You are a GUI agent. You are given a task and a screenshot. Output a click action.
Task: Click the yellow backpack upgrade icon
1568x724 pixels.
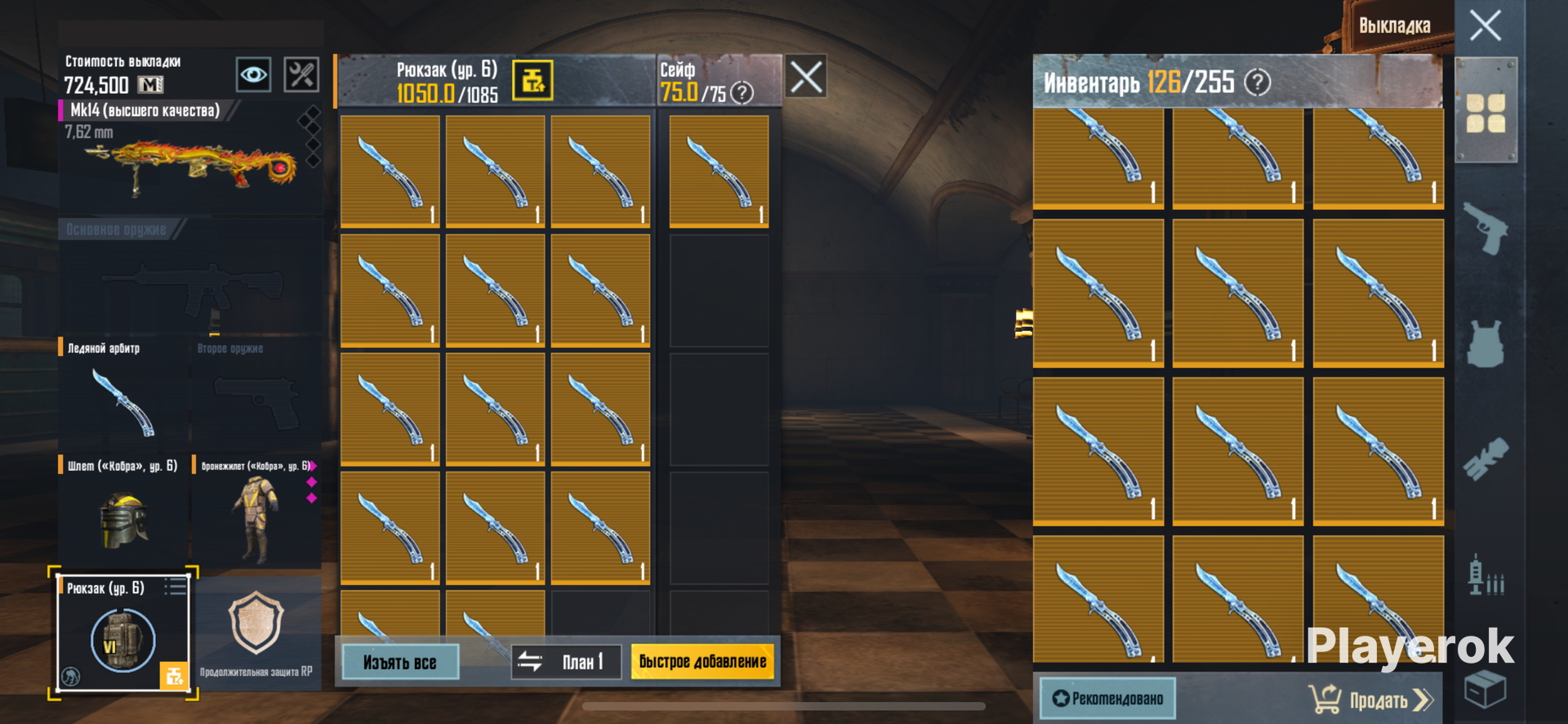pyautogui.click(x=532, y=81)
